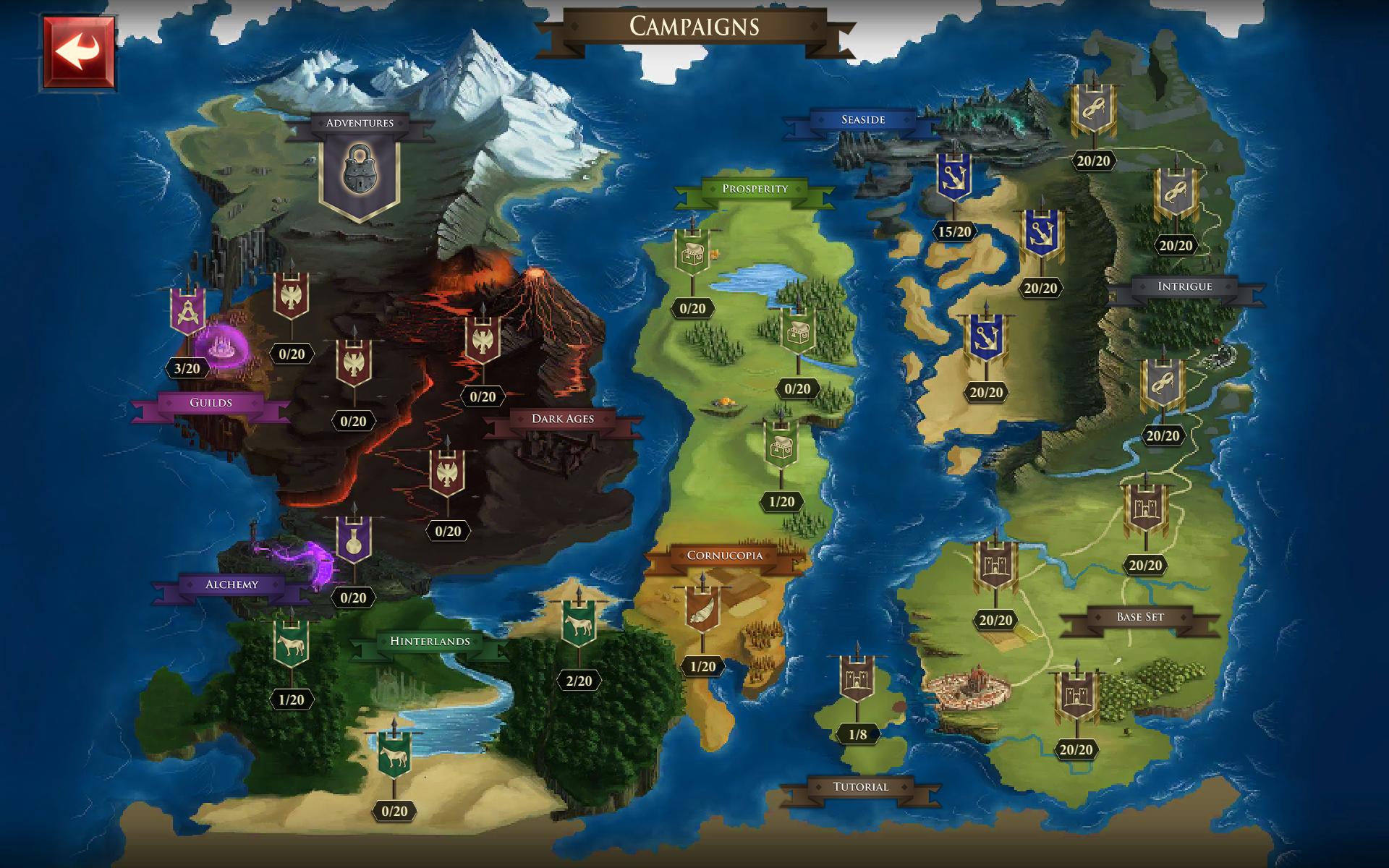Open the Hinterlands campaign title ribbon
This screenshot has height=868, width=1389.
click(x=430, y=642)
